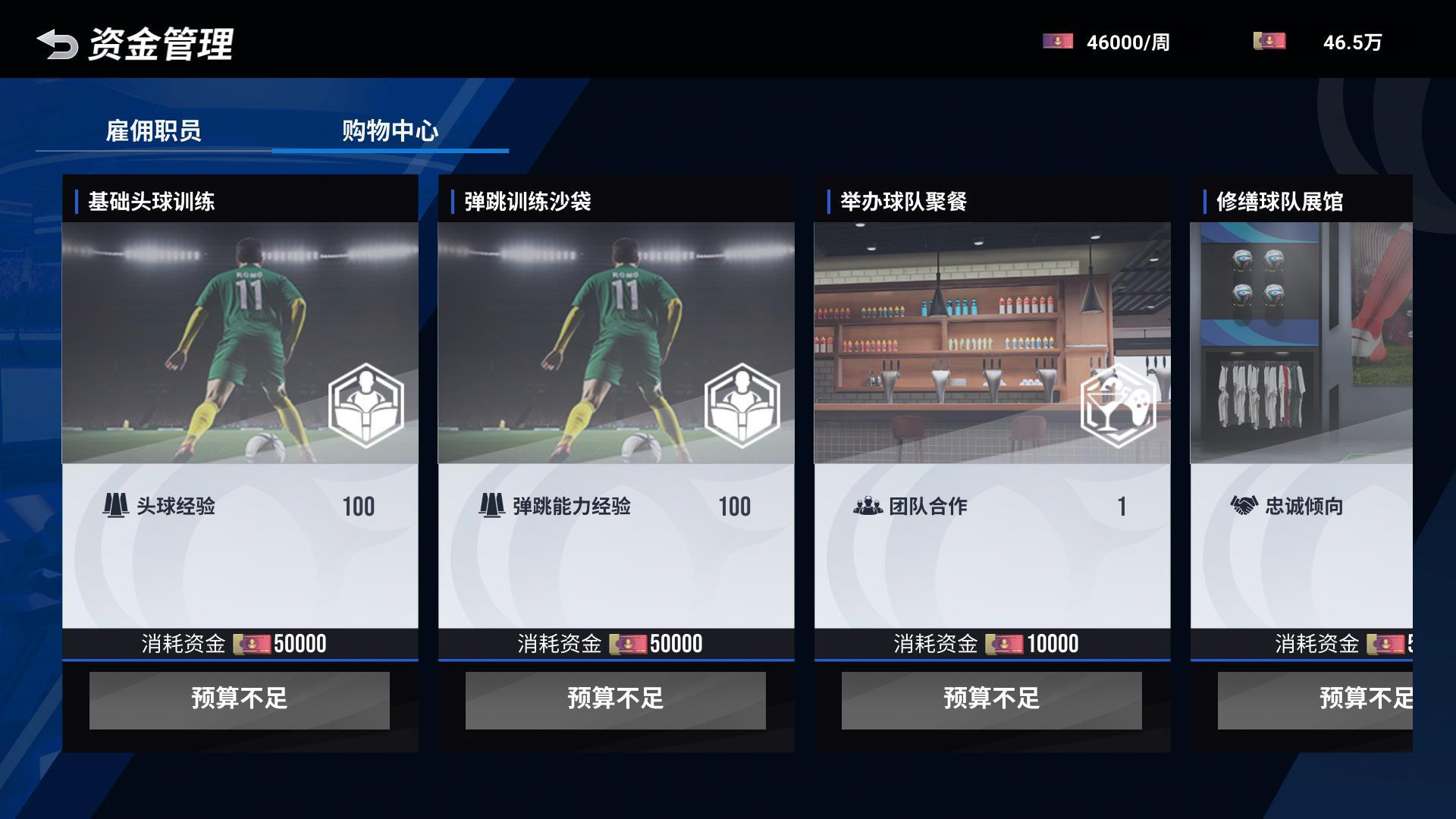Image resolution: width=1456 pixels, height=819 pixels.
Task: Click the back arrow next to 资金管理
Action: pyautogui.click(x=57, y=43)
